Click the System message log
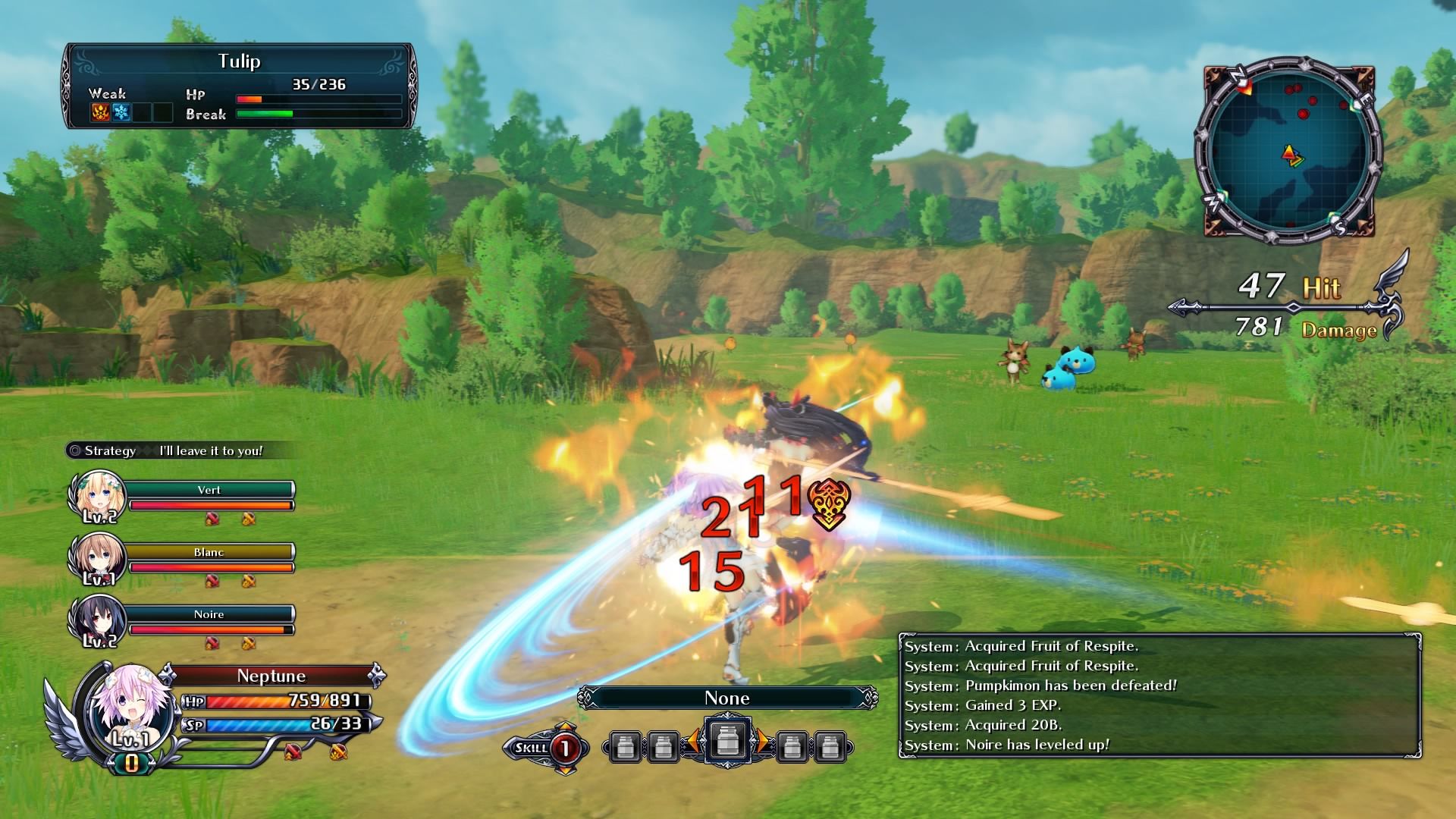1456x819 pixels. [x=1159, y=695]
